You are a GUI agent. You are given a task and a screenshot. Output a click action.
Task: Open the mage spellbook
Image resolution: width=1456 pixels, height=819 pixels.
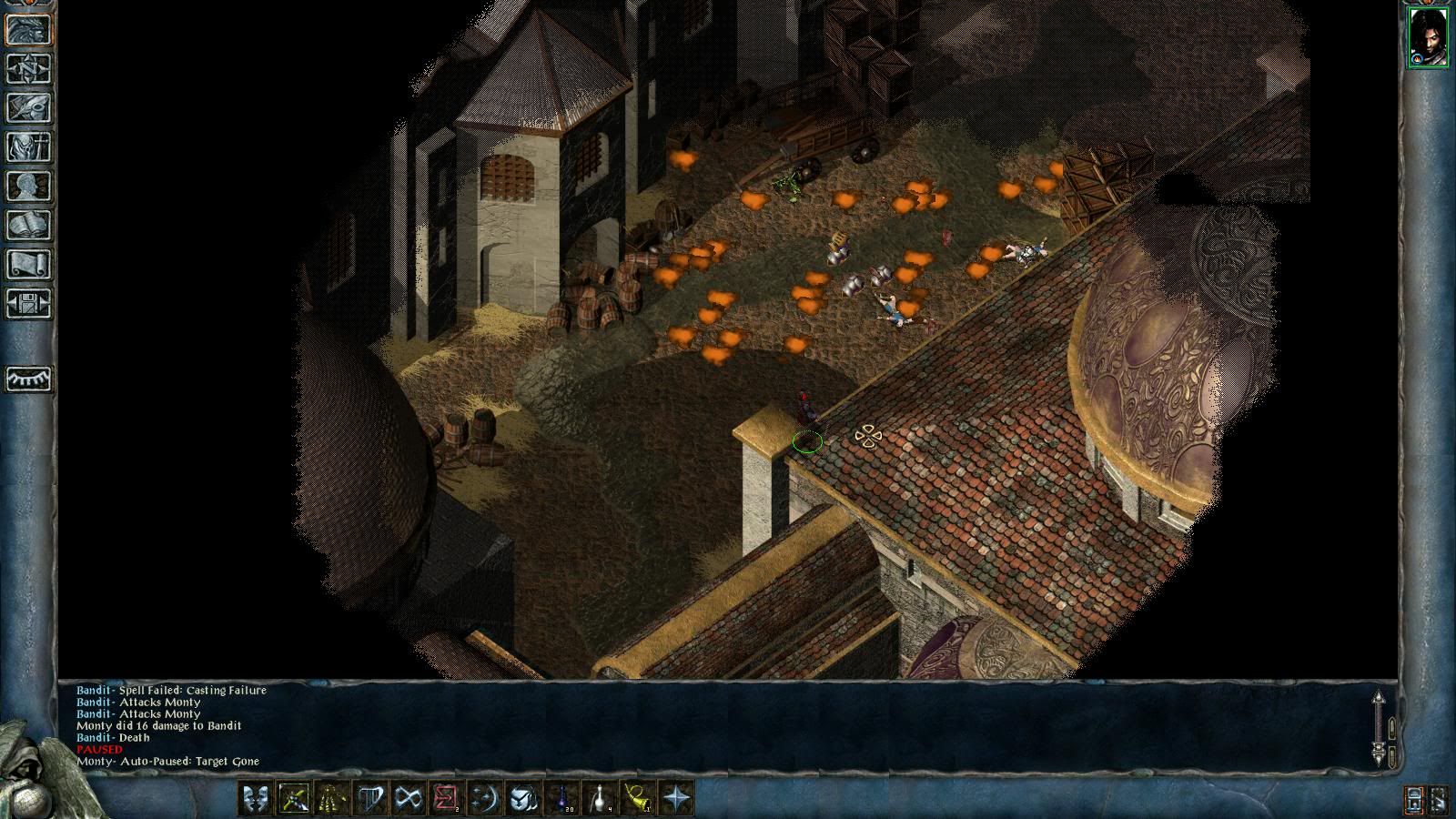coord(29,225)
